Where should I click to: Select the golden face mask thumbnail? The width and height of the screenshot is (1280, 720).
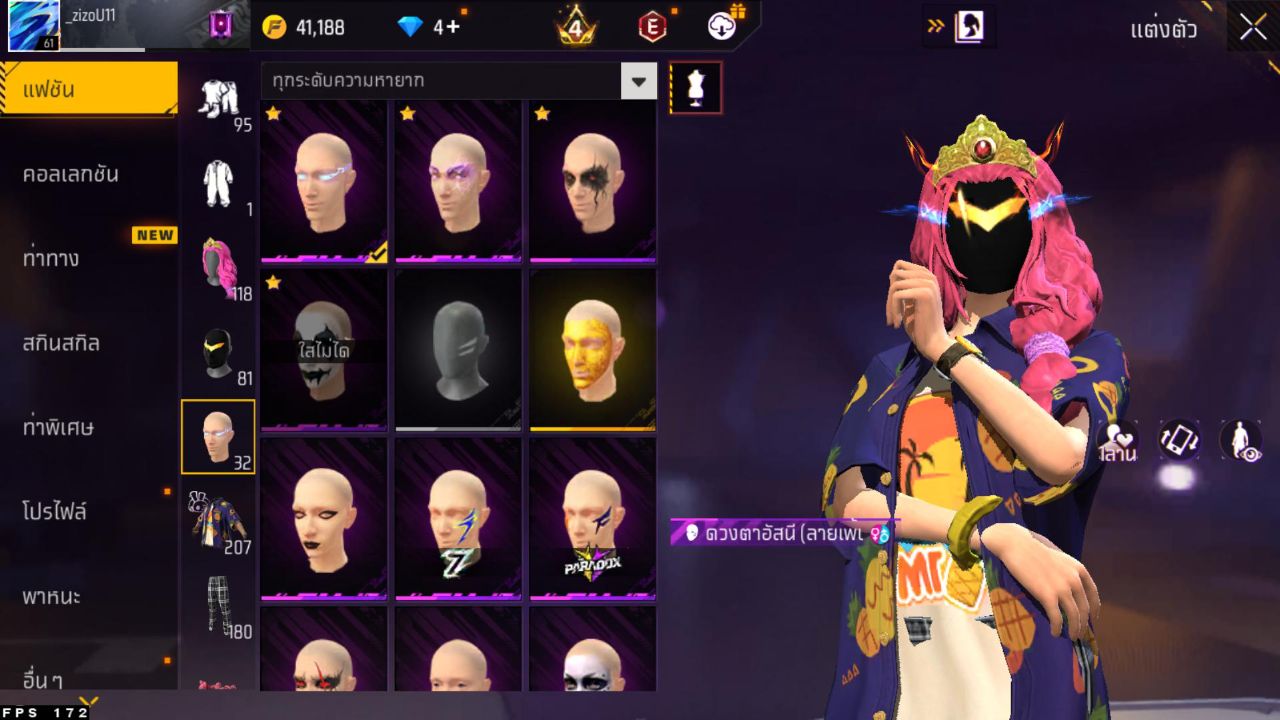pos(592,350)
